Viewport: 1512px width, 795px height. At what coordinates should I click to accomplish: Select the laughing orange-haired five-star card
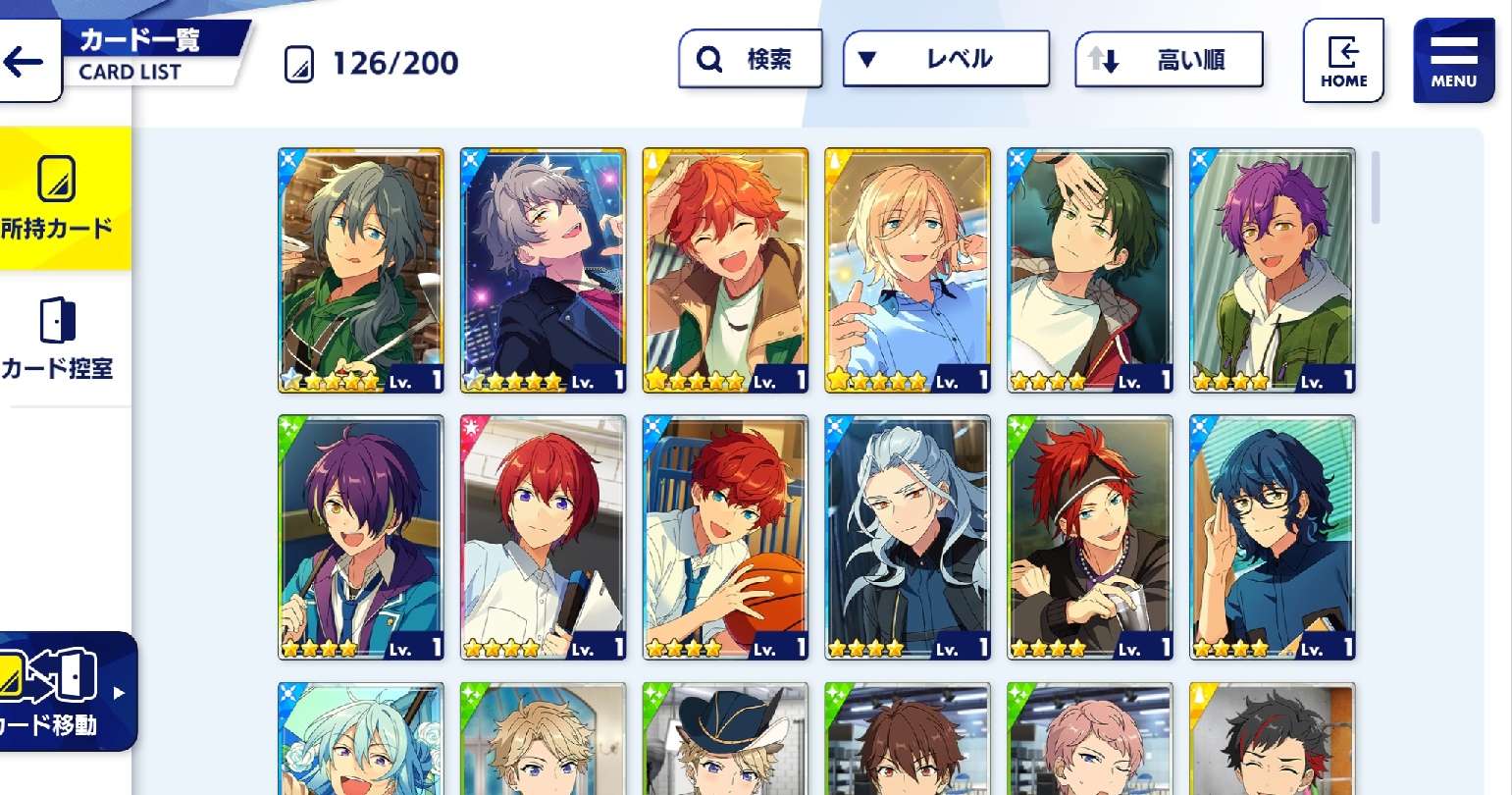[x=725, y=270]
